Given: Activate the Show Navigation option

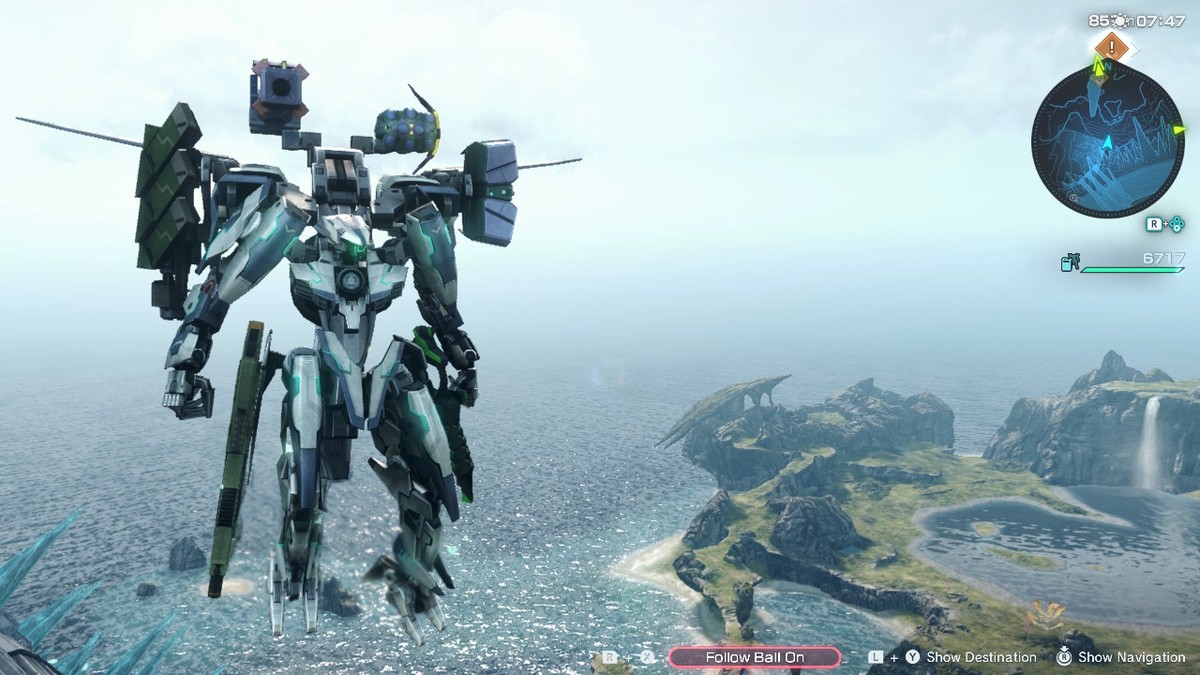Looking at the screenshot, I should [x=1131, y=657].
